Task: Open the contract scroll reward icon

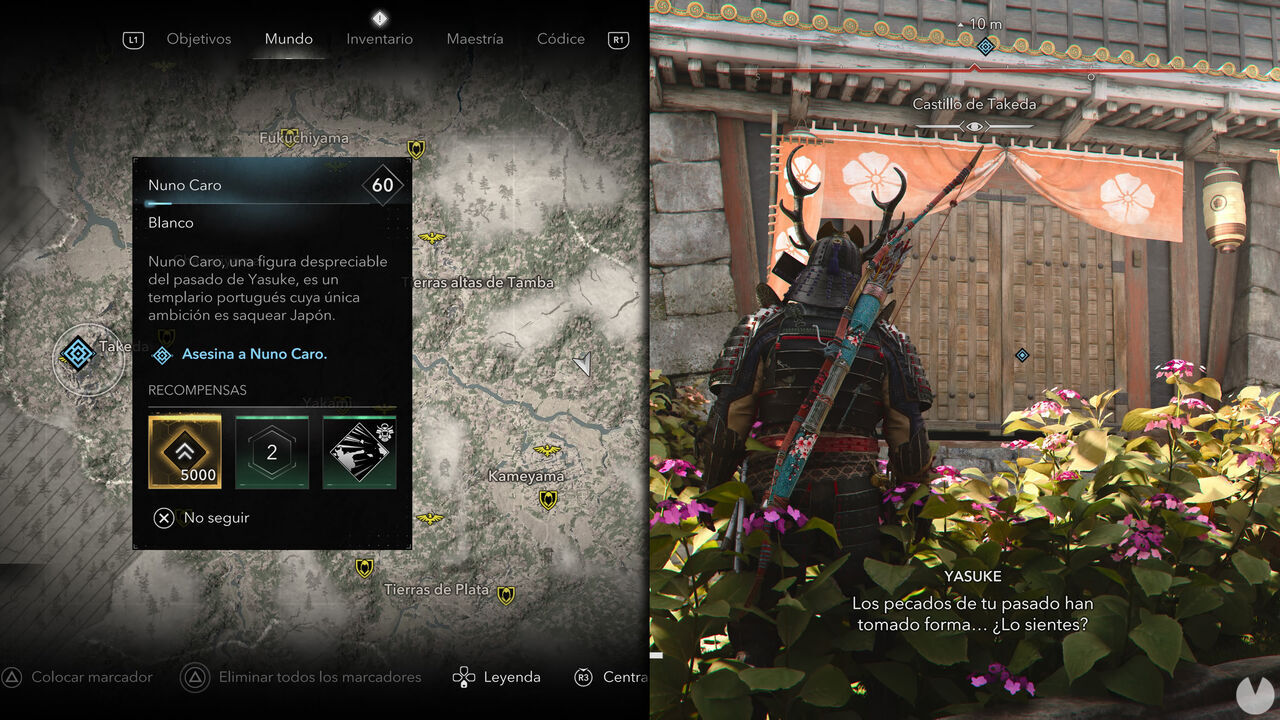Action: coord(359,452)
